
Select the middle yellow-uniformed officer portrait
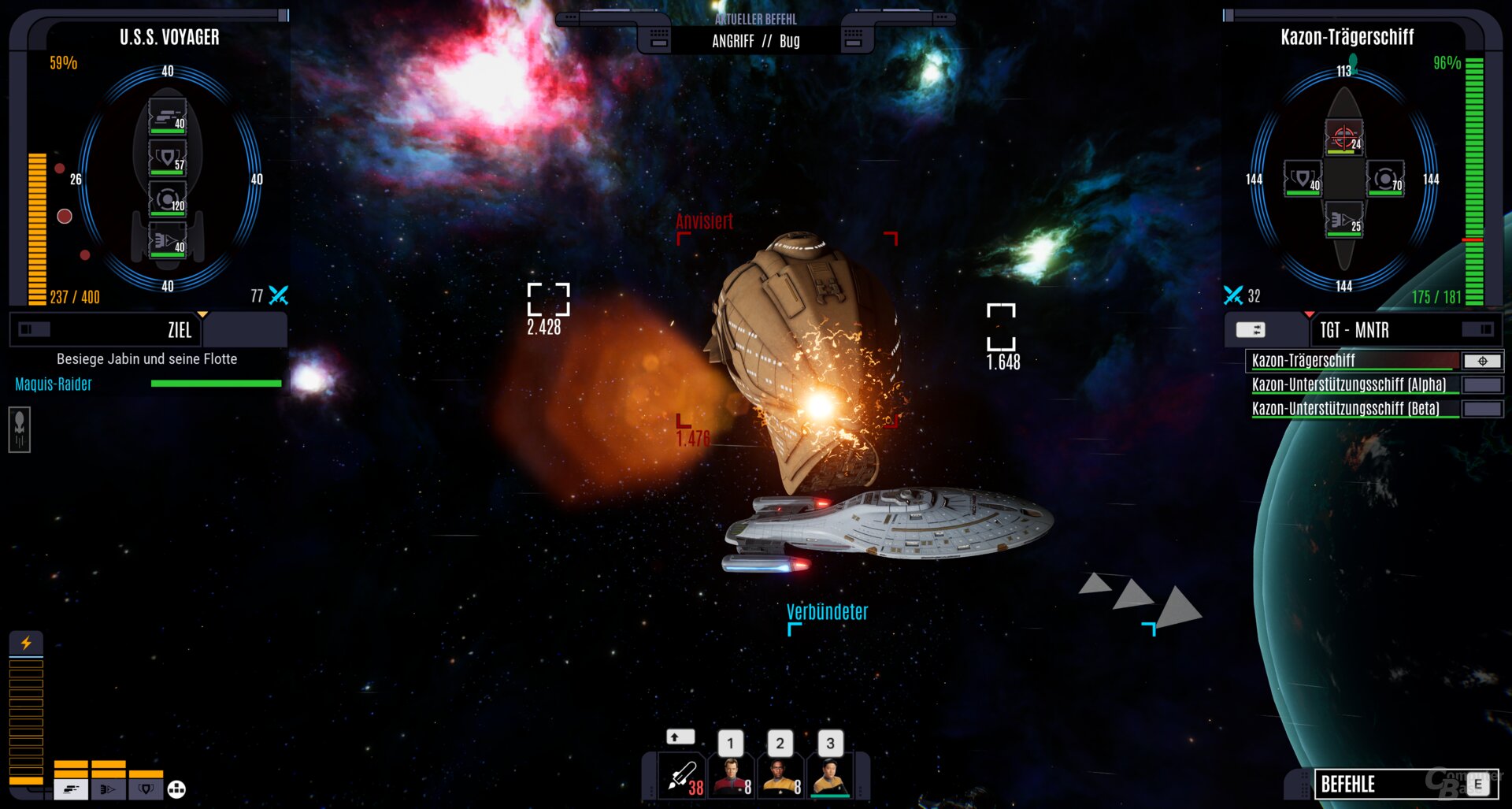pos(780,776)
